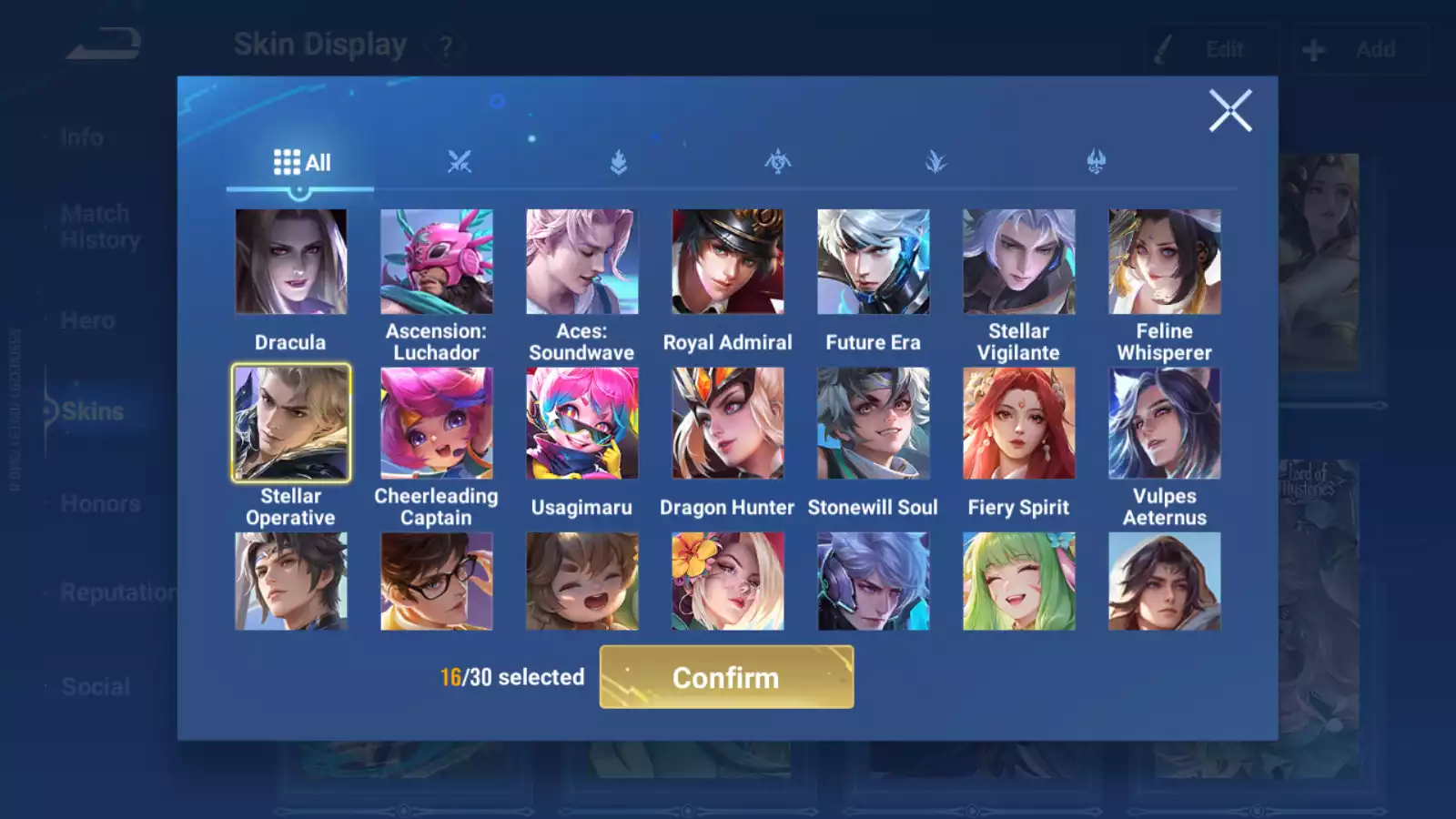Open the Skin Display help question mark
Viewport: 1456px width, 819px height.
(444, 45)
